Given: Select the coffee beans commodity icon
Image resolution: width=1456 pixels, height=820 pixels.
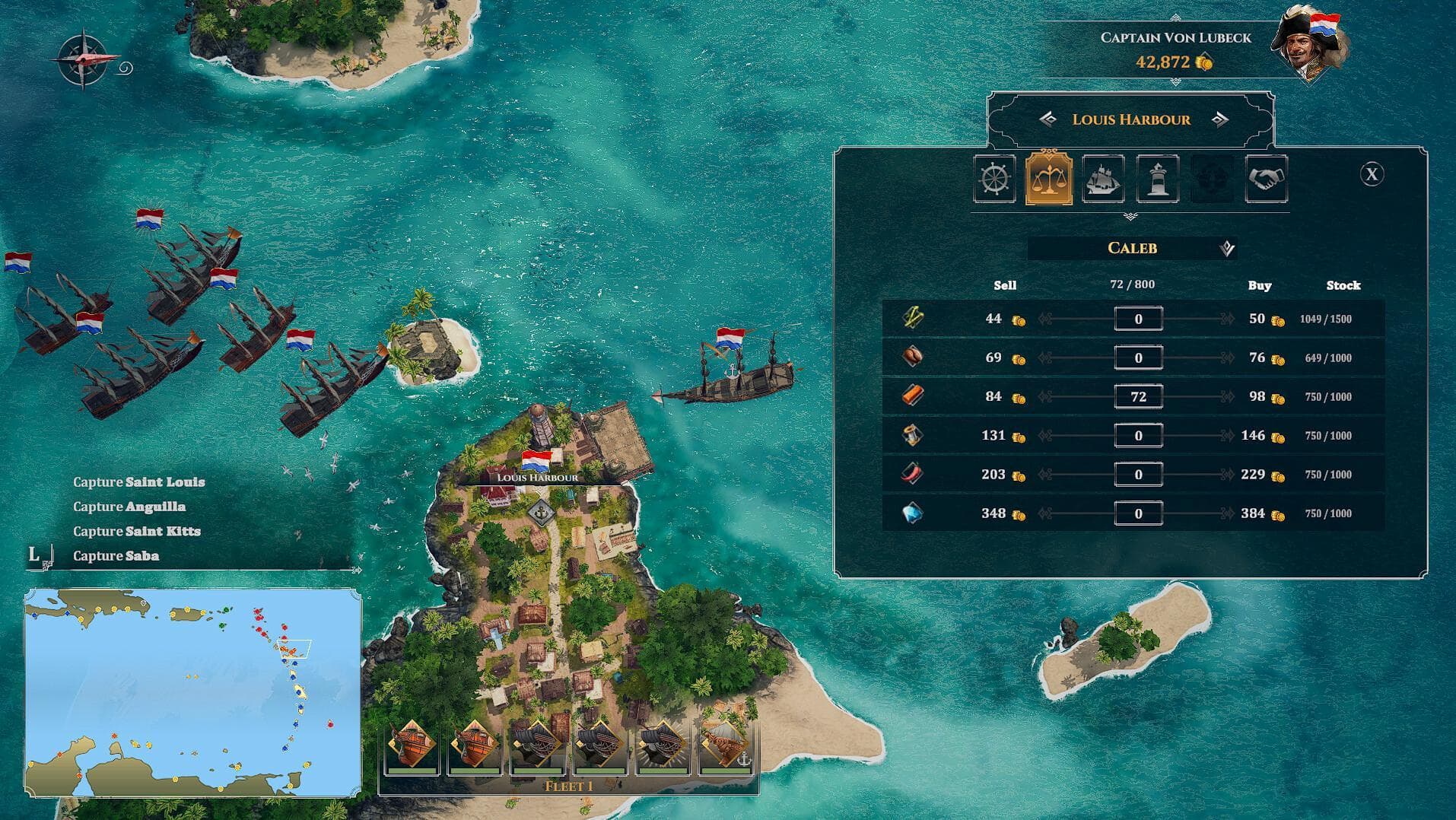Looking at the screenshot, I should (912, 357).
